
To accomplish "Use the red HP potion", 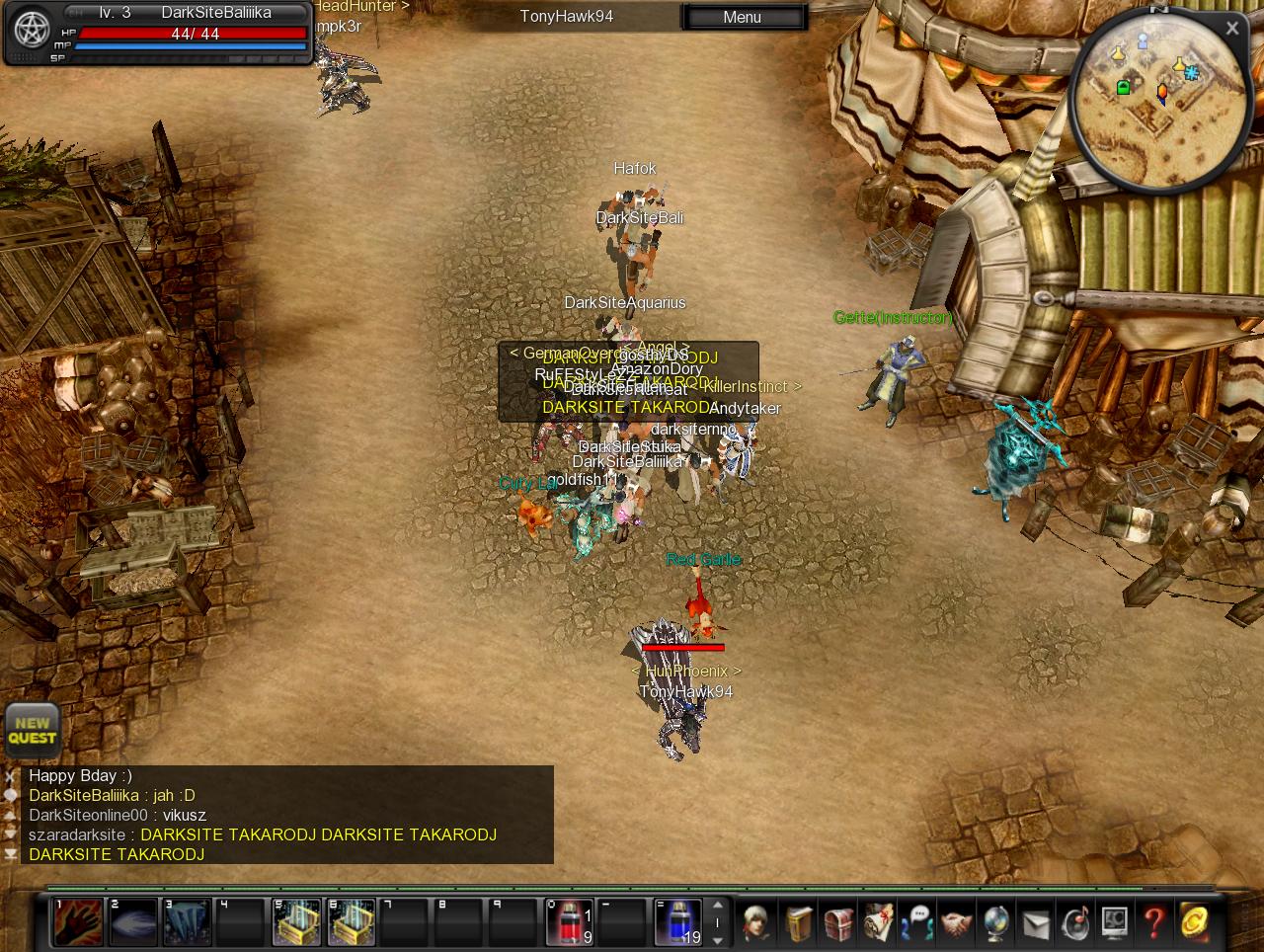I will point(570,922).
